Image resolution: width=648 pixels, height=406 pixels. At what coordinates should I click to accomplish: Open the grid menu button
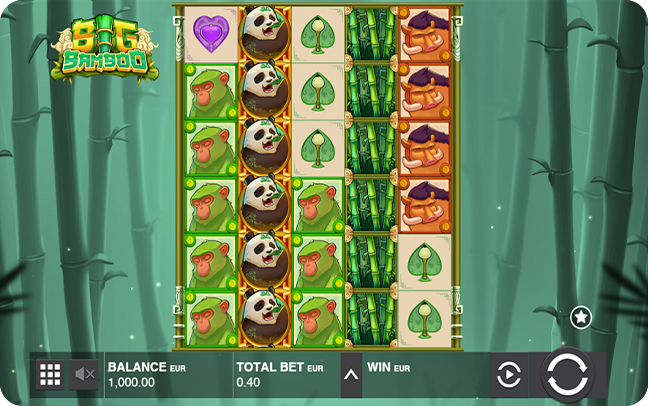click(49, 375)
